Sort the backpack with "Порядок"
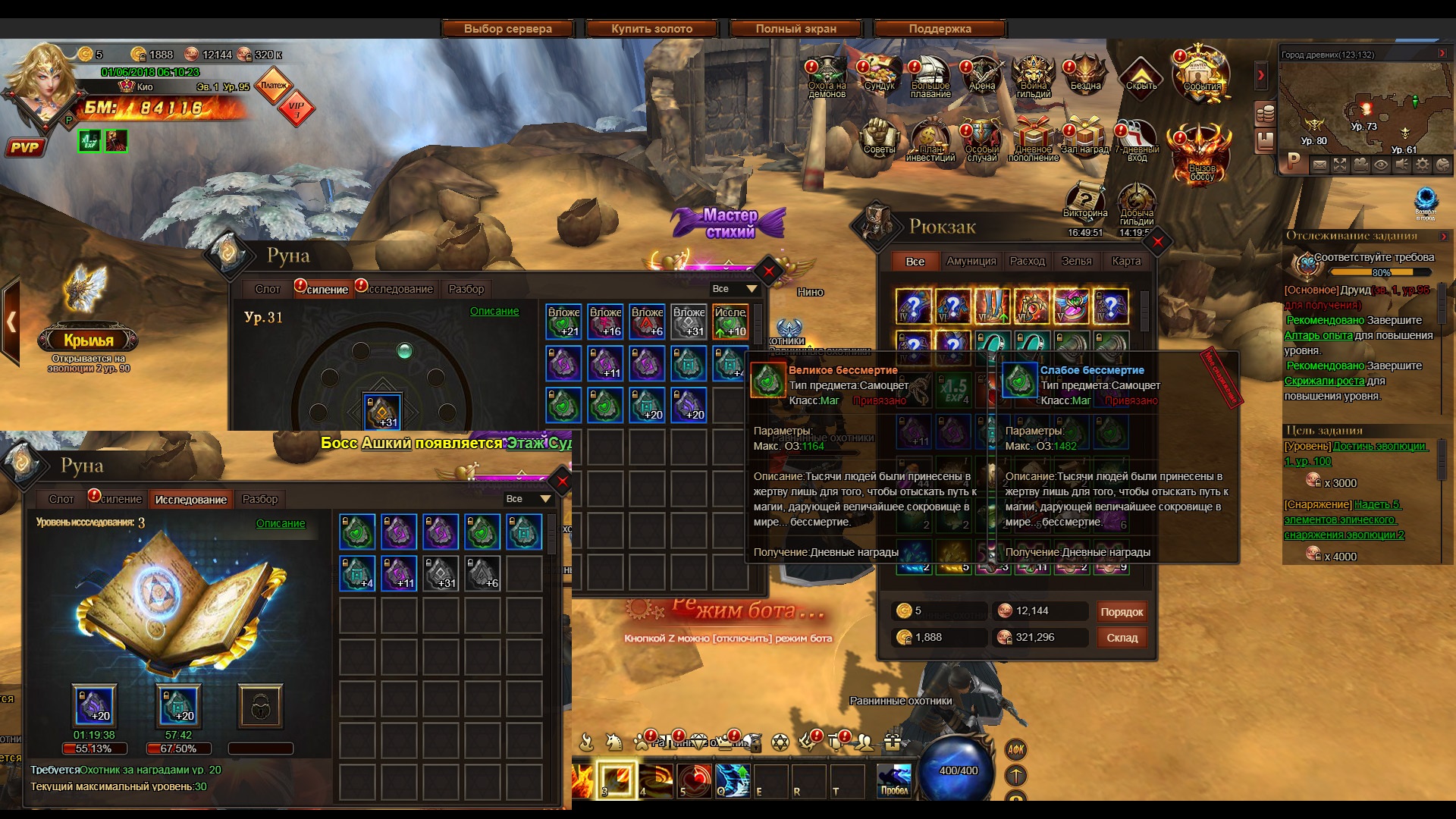The height and width of the screenshot is (819, 1456). click(1121, 612)
